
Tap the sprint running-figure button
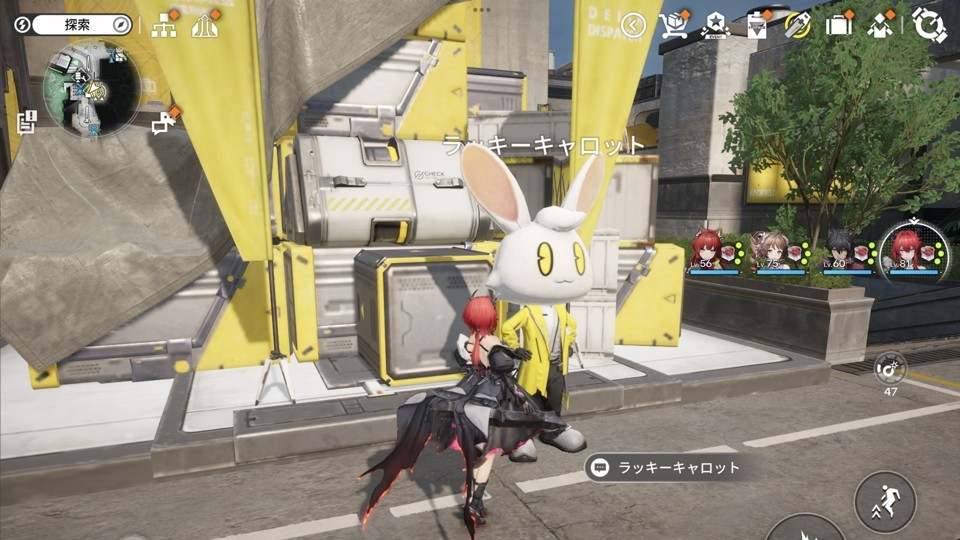point(885,501)
